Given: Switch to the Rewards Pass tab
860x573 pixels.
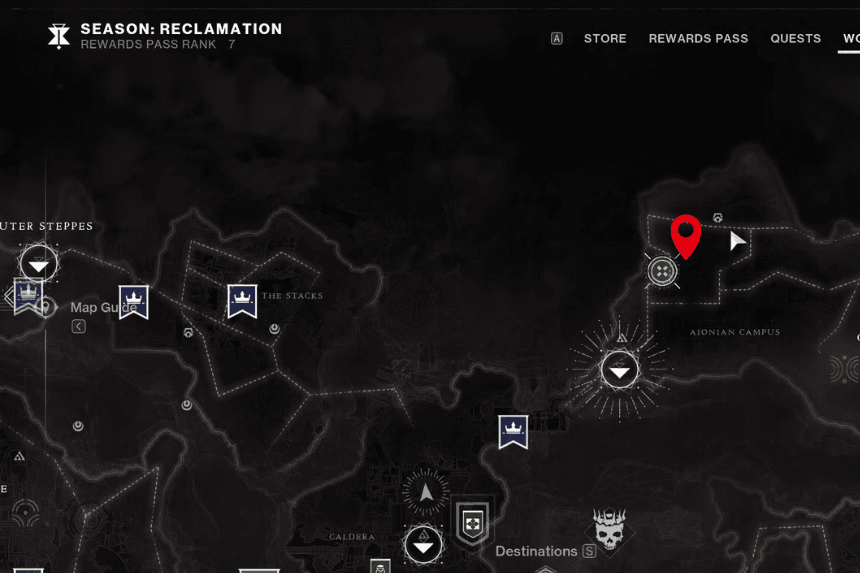Looking at the screenshot, I should (x=698, y=39).
